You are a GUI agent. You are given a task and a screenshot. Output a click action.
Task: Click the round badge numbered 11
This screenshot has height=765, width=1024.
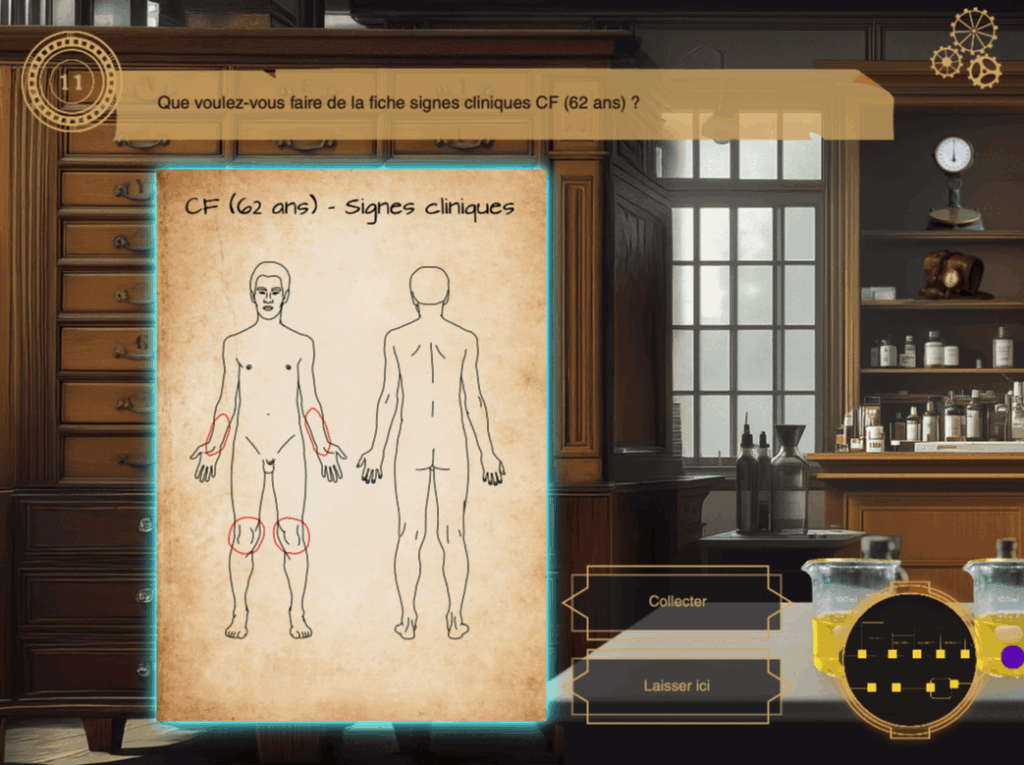pos(71,81)
